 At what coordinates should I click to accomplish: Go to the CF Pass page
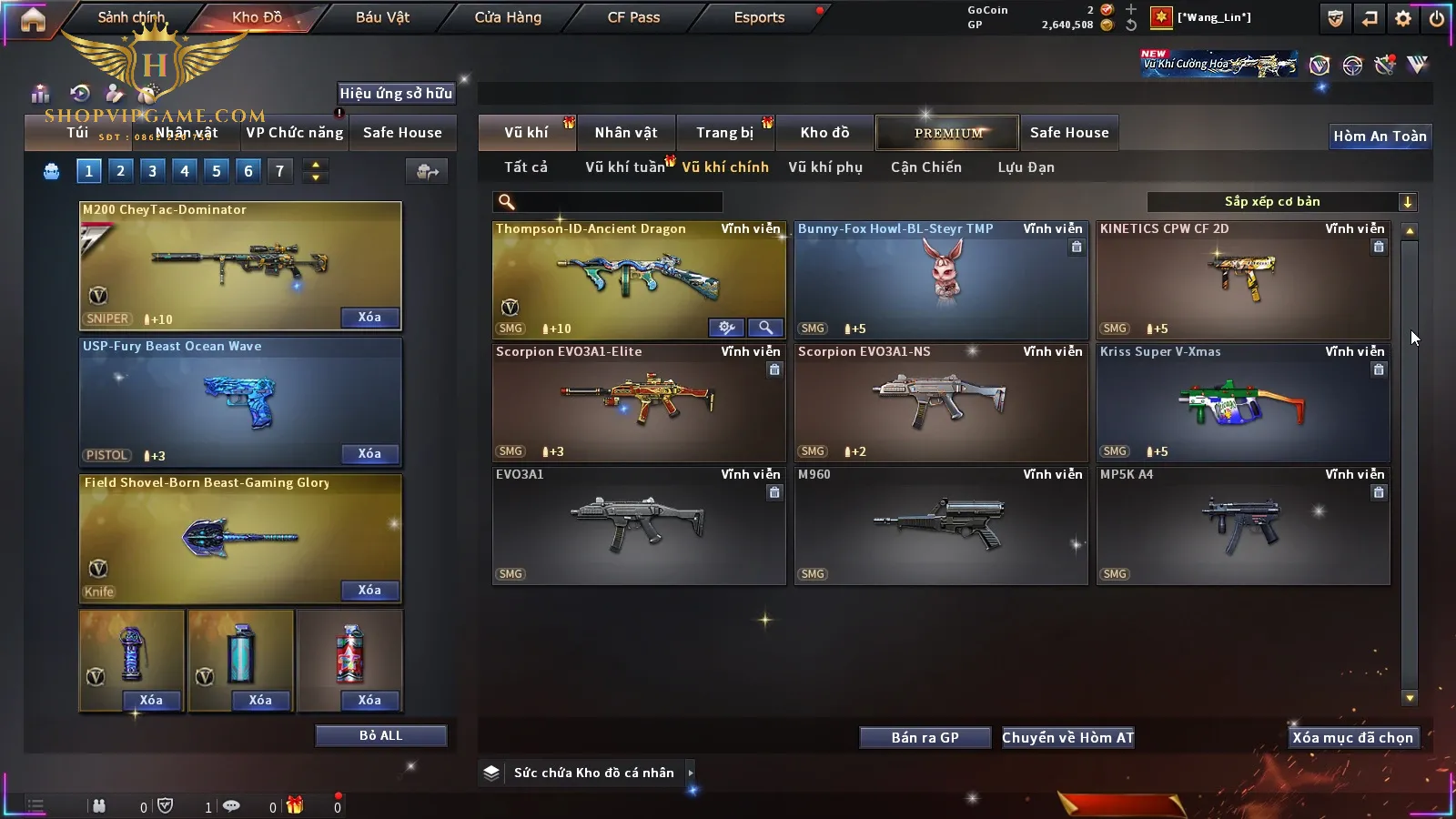(x=633, y=17)
